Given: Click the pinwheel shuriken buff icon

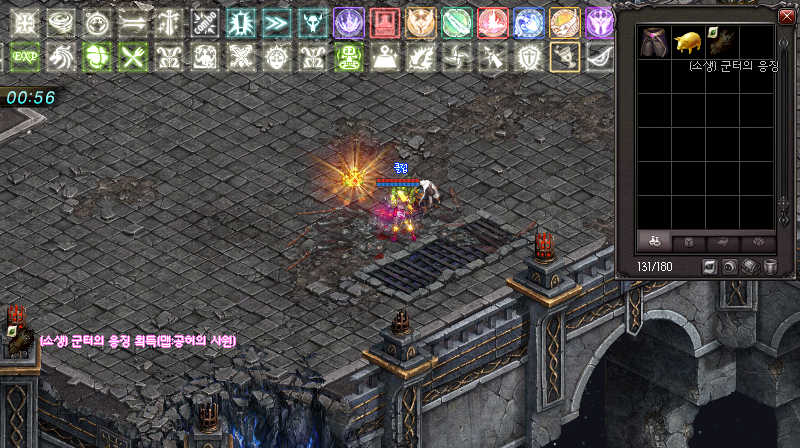Looking at the screenshot, I should click(x=457, y=57).
